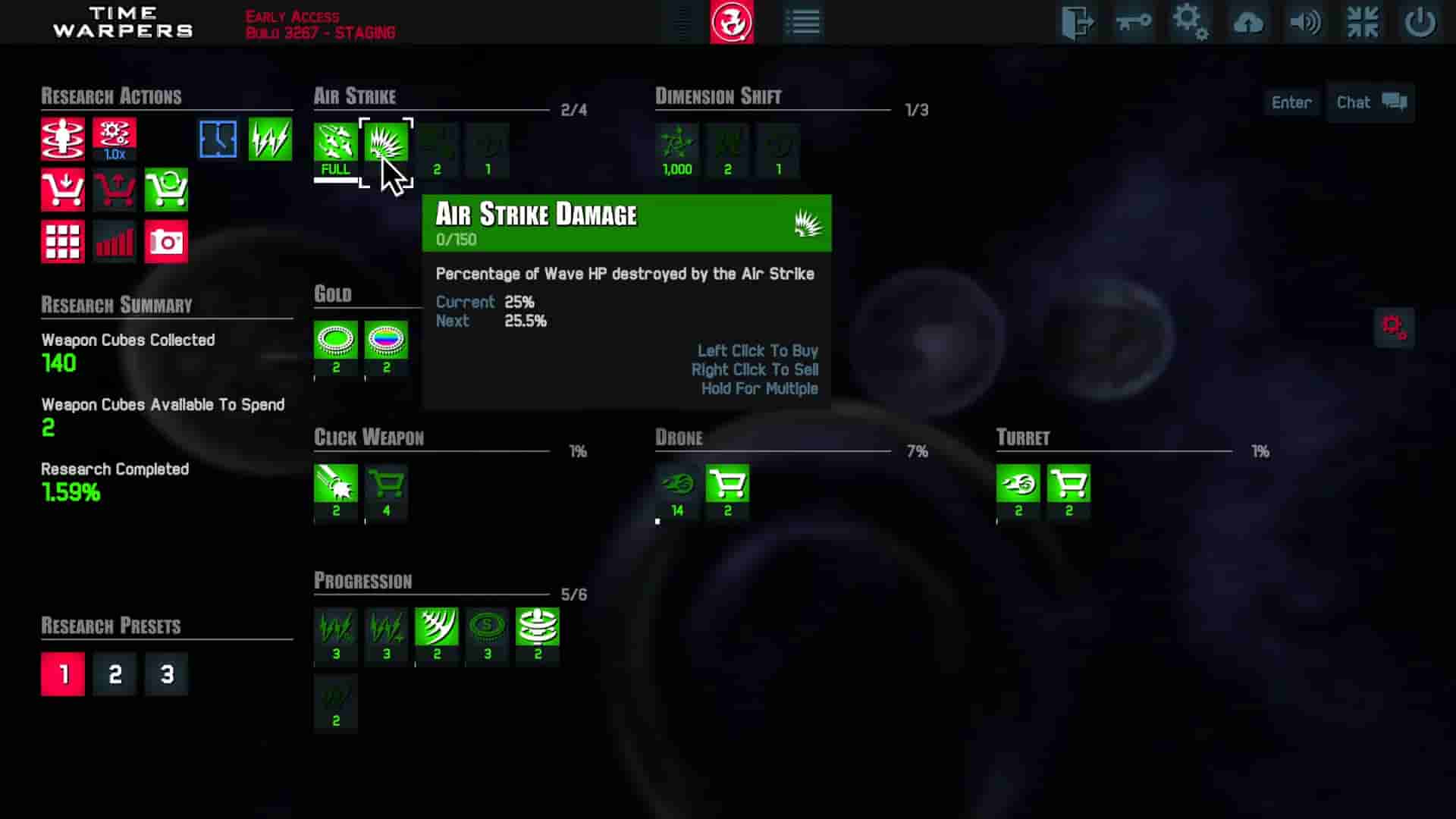Click the Drone speed upgrade icon
This screenshot has height=819, width=1456.
[x=679, y=485]
